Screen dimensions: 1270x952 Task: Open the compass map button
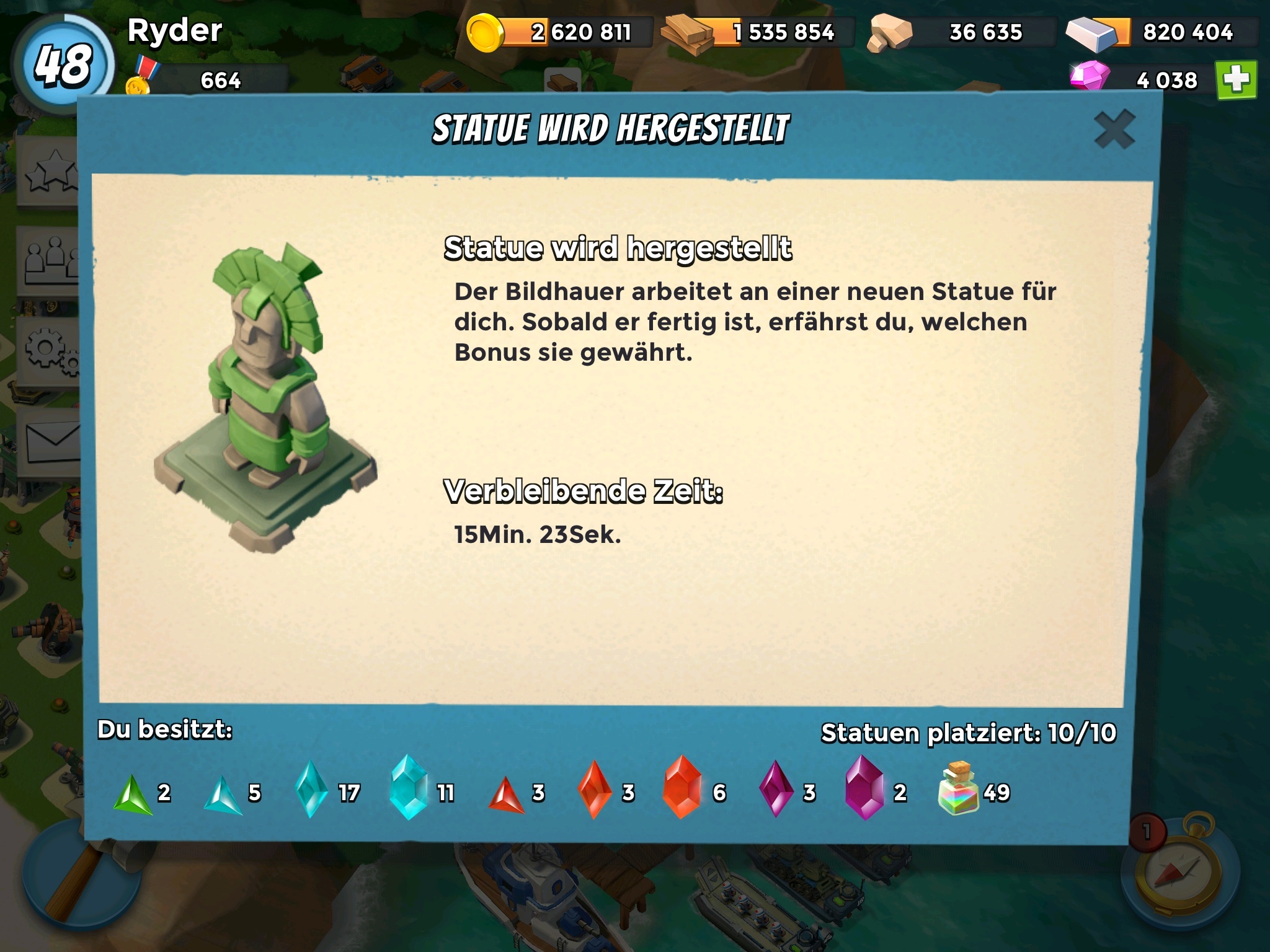point(1179,880)
